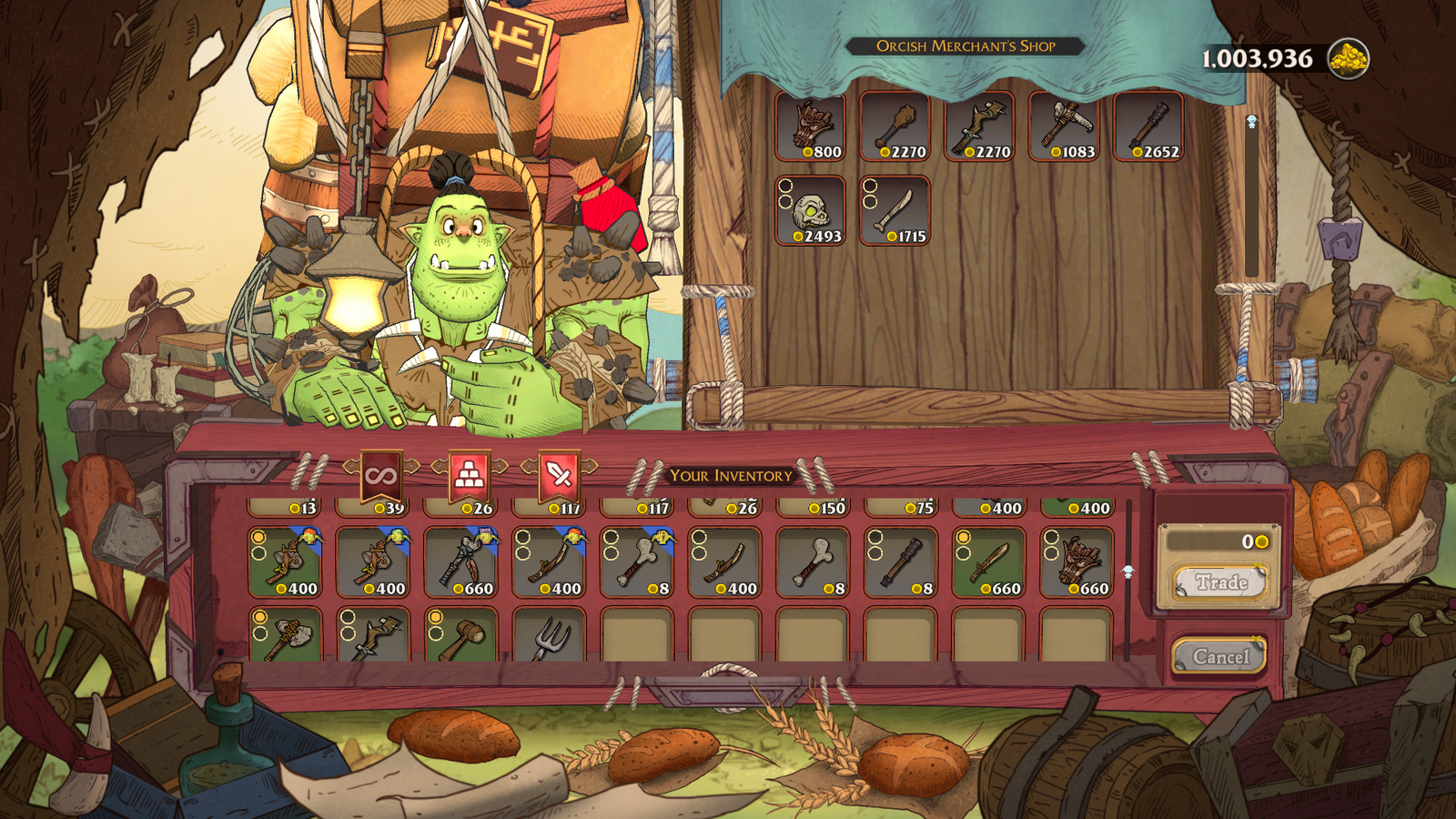The image size is (1456, 819).
Task: Select the wooden club priced 2270 in shop
Action: pyautogui.click(x=895, y=127)
